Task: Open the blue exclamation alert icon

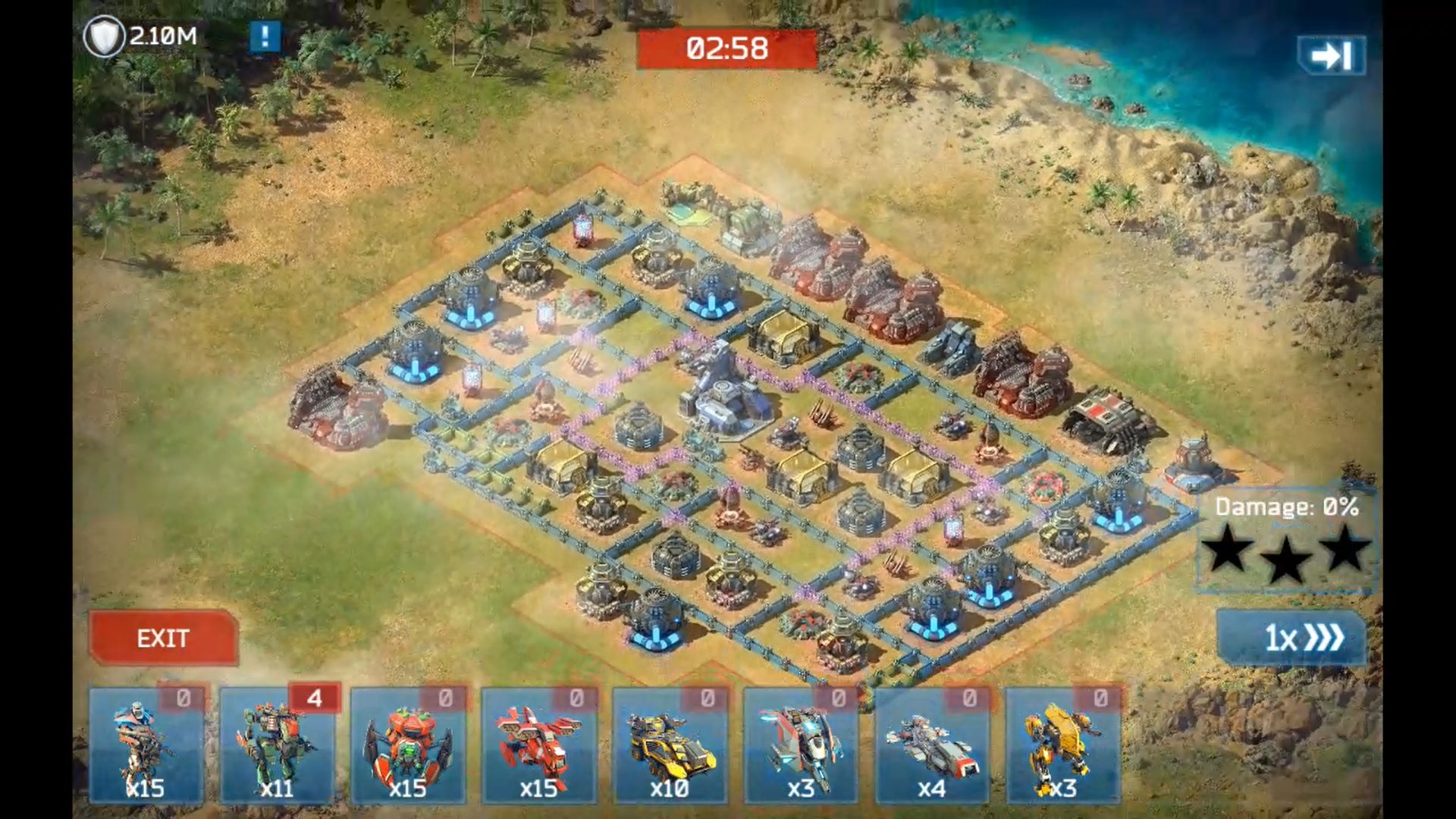Action: pos(265,36)
